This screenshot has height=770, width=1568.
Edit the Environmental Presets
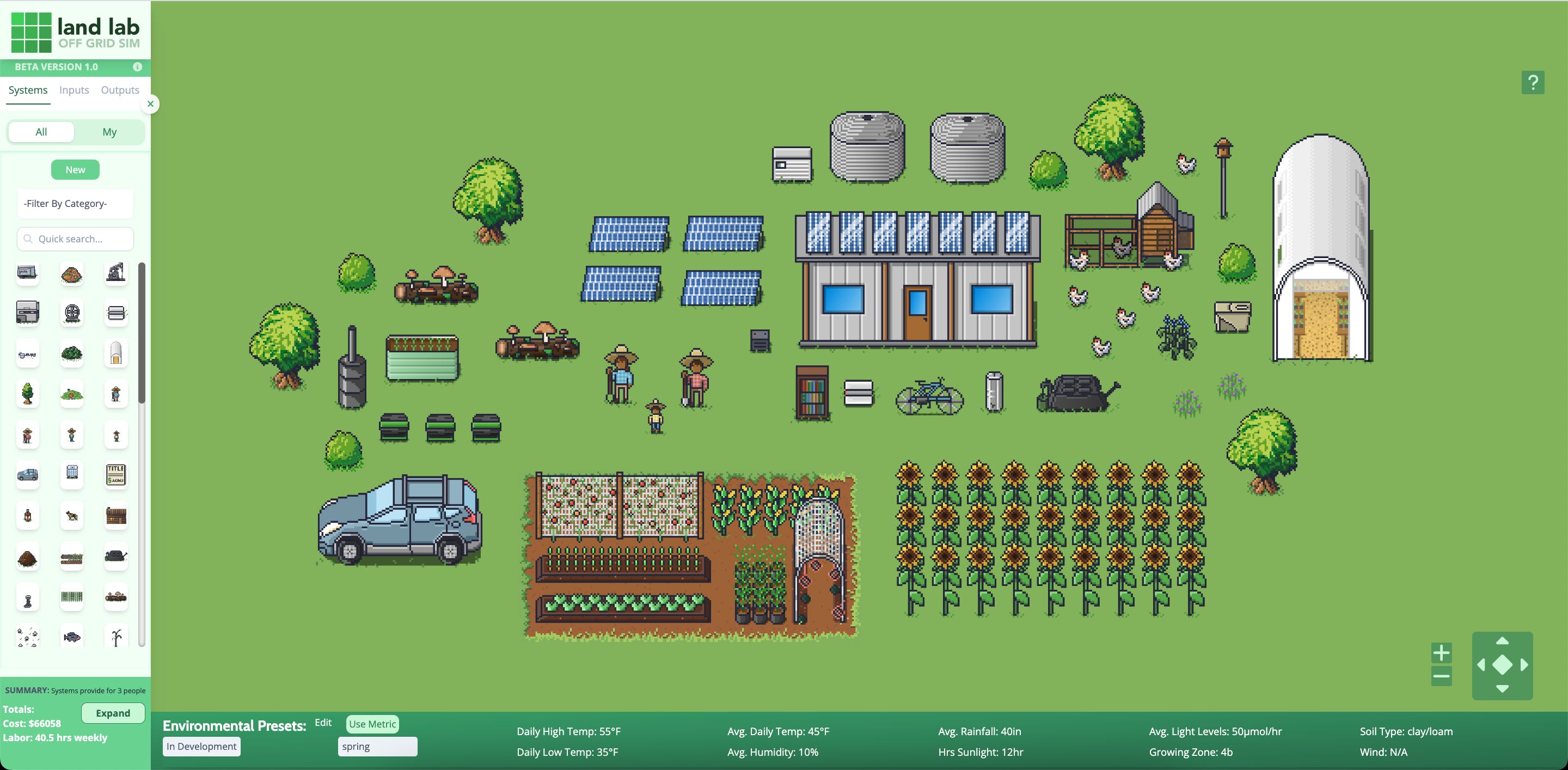[x=323, y=723]
